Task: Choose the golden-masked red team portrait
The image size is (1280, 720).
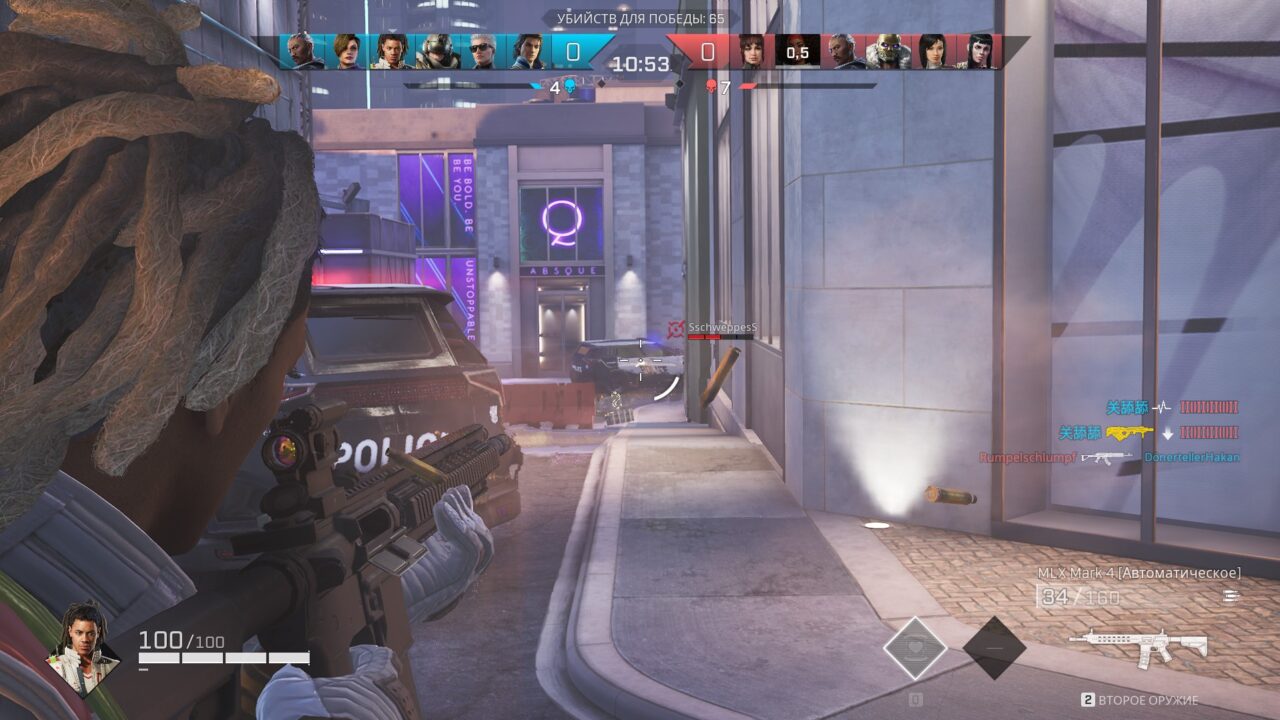Action: [887, 51]
